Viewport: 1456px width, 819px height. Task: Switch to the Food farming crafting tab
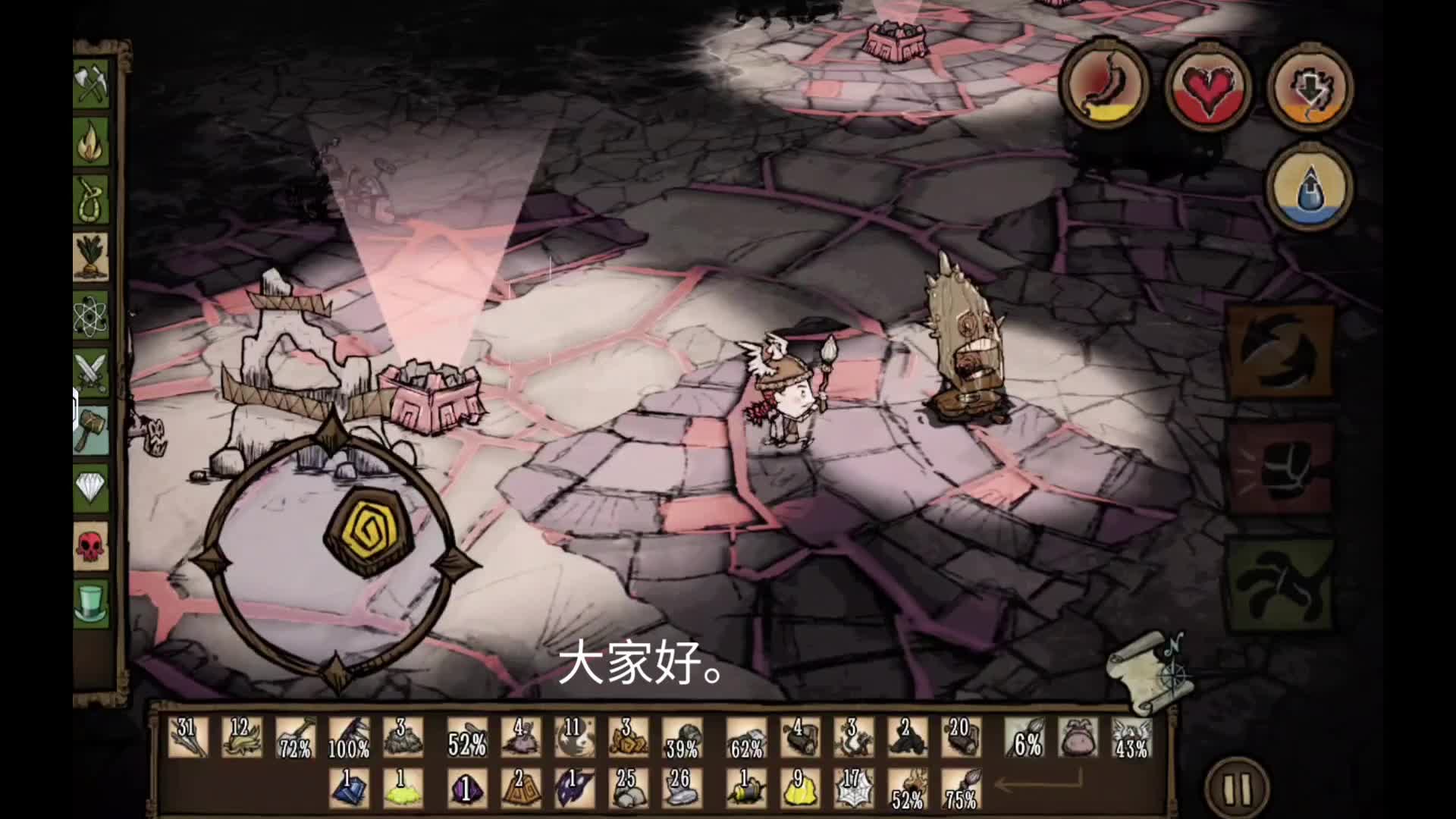click(x=92, y=257)
